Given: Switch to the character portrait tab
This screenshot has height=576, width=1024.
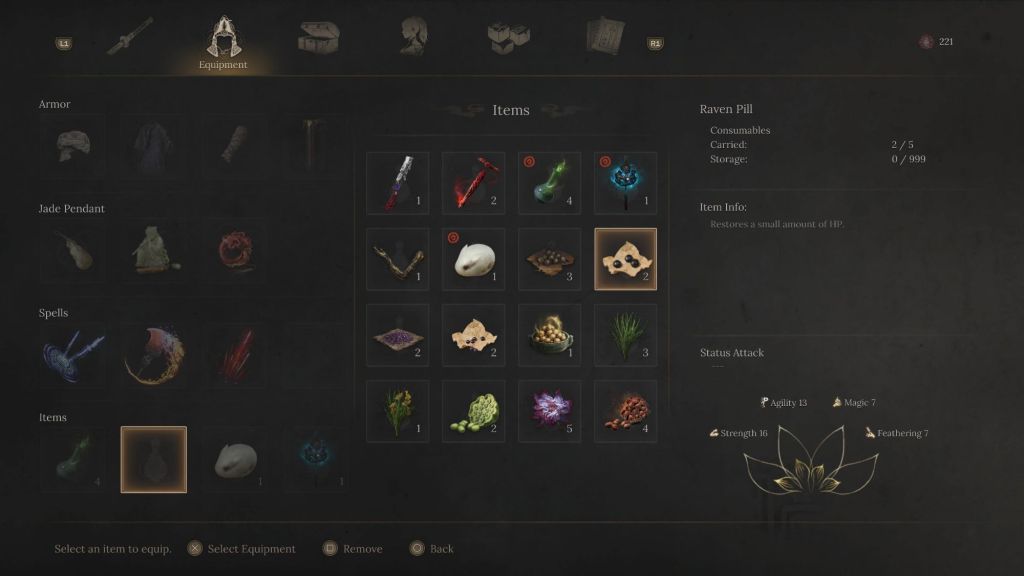Looking at the screenshot, I should pos(414,36).
